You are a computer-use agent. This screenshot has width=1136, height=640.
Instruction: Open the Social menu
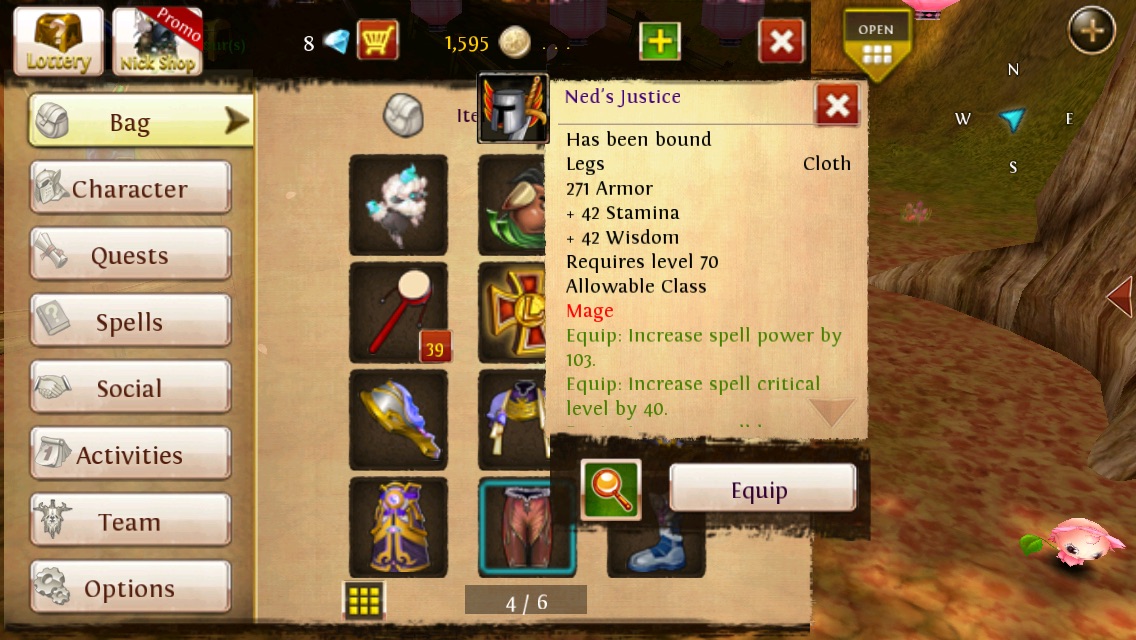coord(130,388)
